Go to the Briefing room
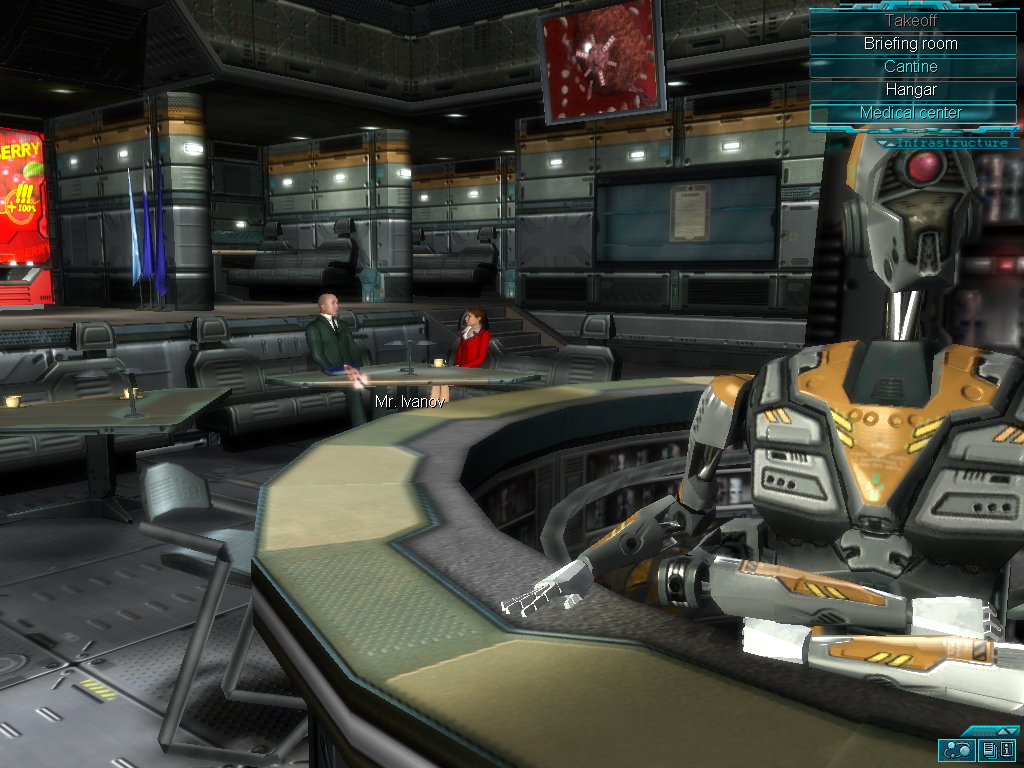The image size is (1024, 768). 911,44
